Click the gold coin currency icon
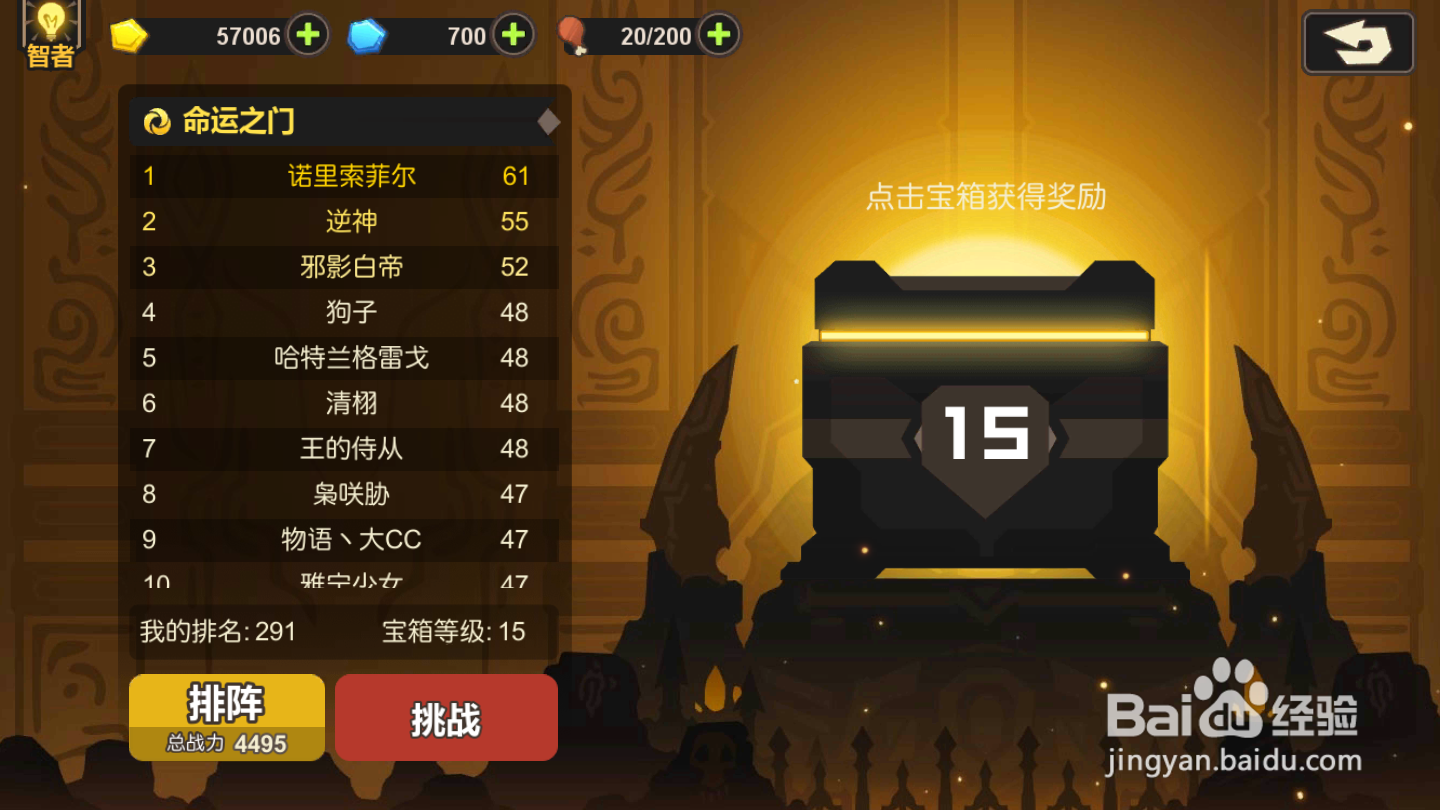Image resolution: width=1440 pixels, height=810 pixels. (x=130, y=33)
